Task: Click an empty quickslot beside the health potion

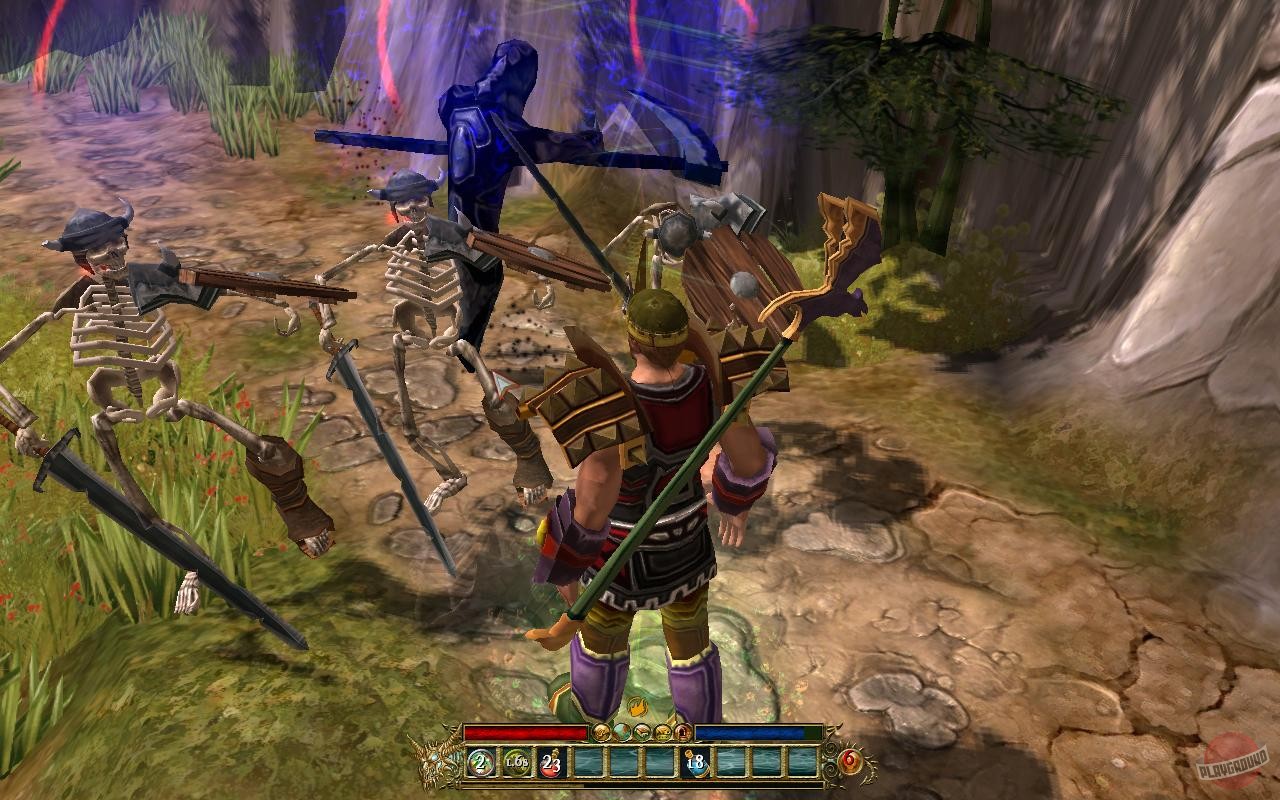Action: tap(588, 763)
